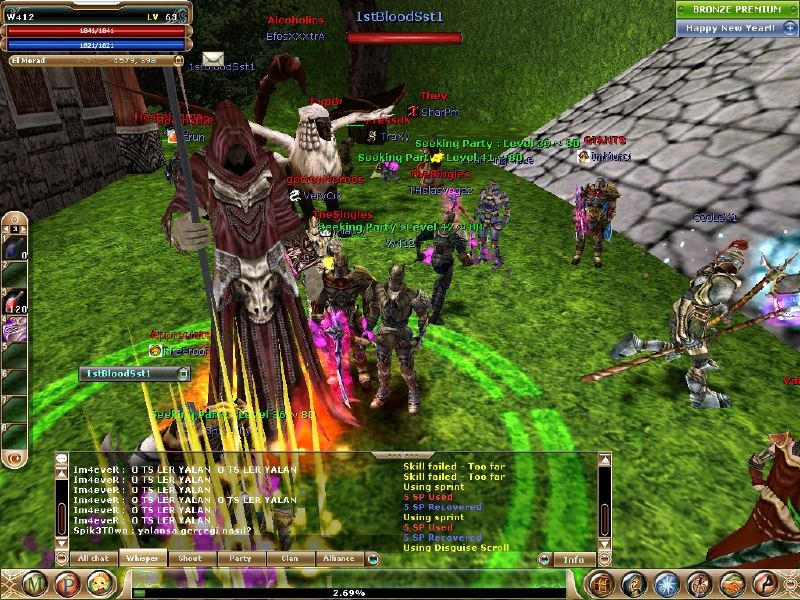This screenshot has width=800, height=600.
Task: Open the Alliance chat tab
Action: click(x=340, y=559)
